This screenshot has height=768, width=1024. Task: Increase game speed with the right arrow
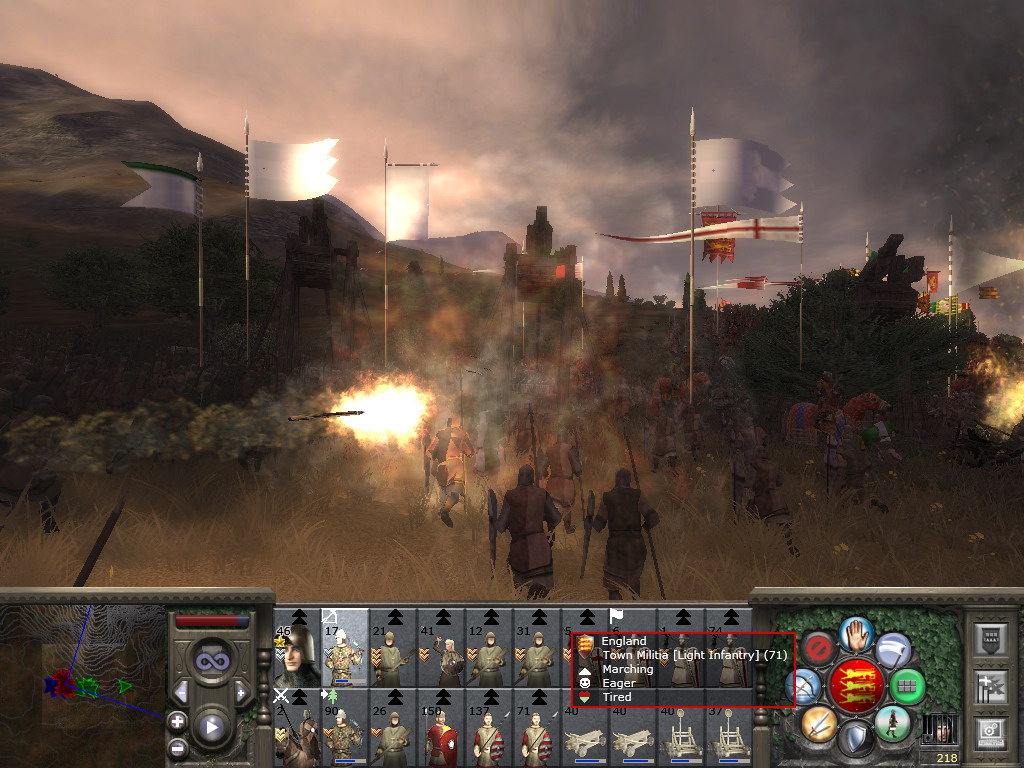pos(241,692)
